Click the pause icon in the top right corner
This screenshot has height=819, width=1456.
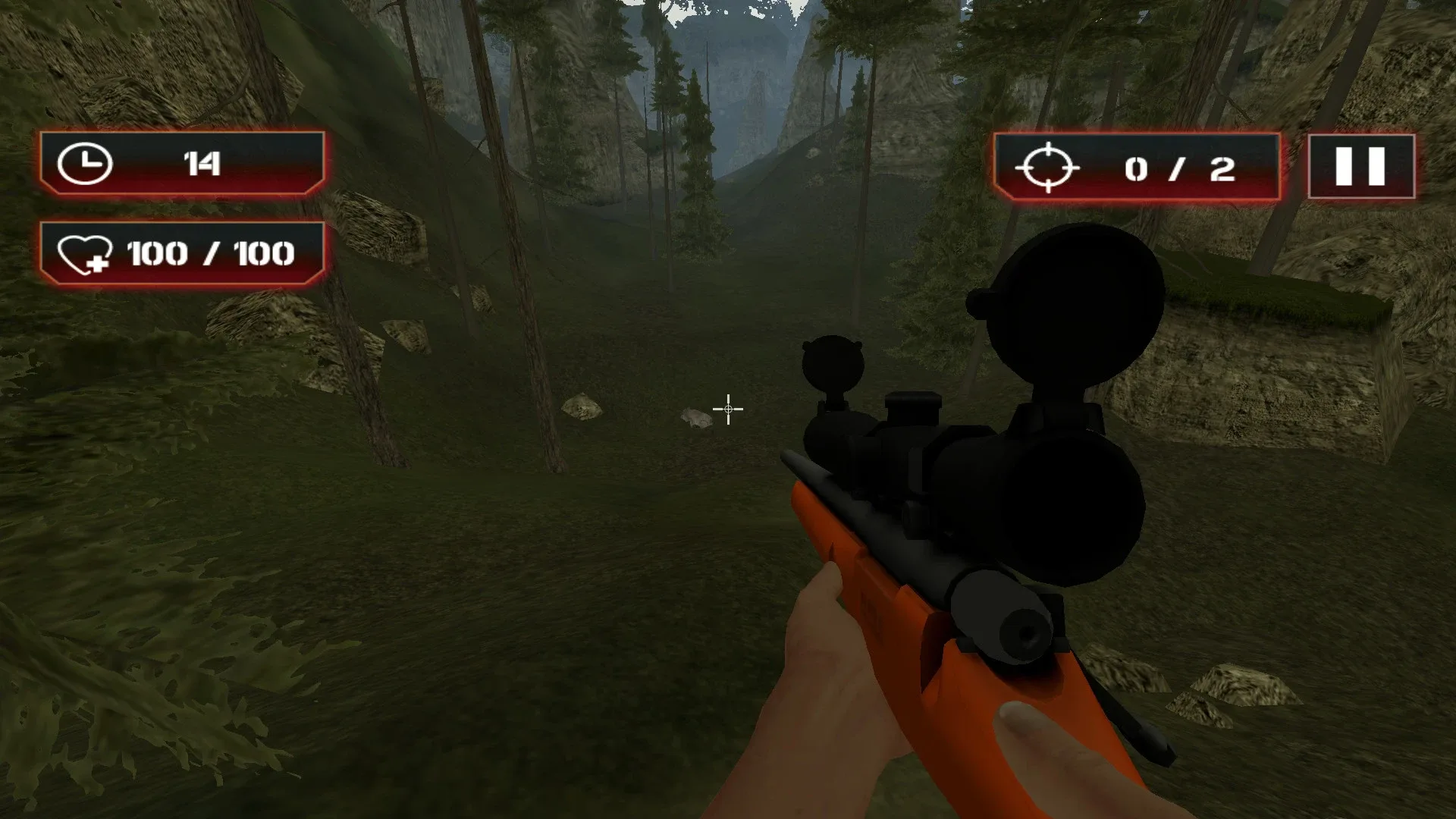(1357, 165)
